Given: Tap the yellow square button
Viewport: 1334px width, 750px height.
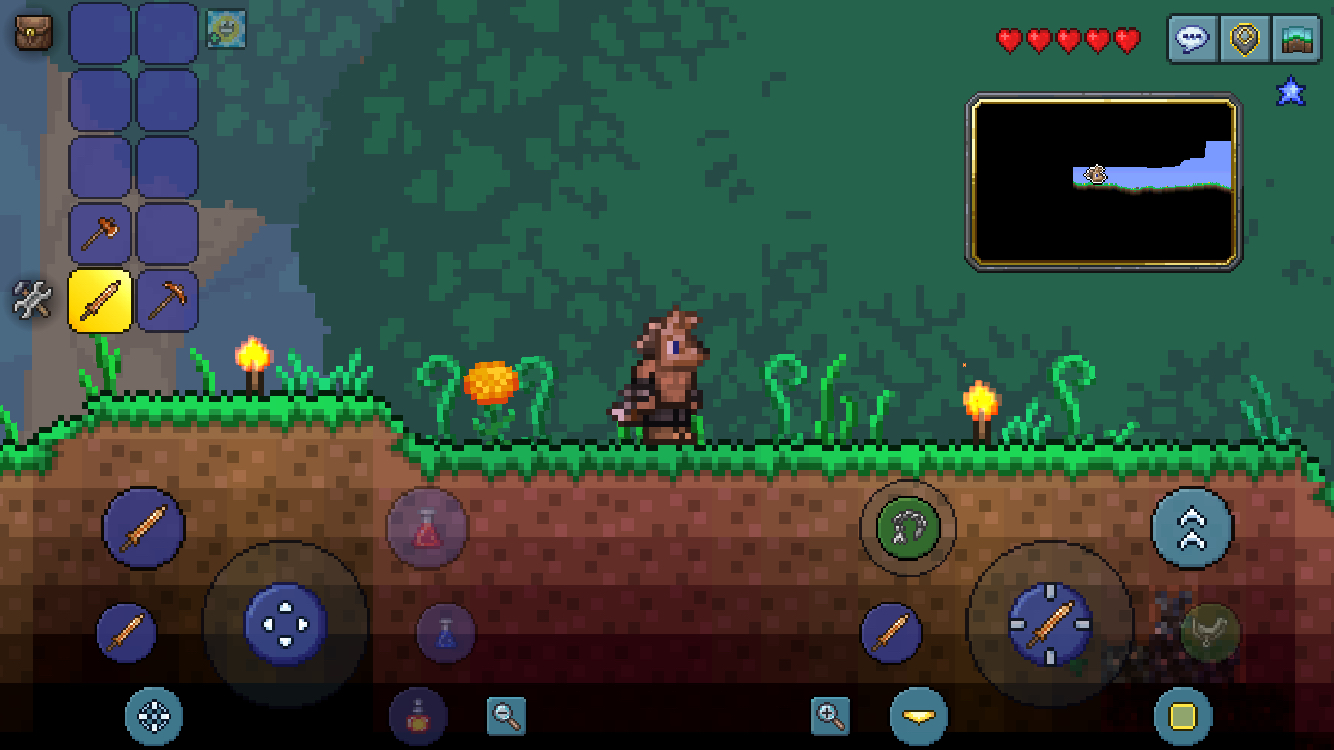Looking at the screenshot, I should pyautogui.click(x=1183, y=716).
